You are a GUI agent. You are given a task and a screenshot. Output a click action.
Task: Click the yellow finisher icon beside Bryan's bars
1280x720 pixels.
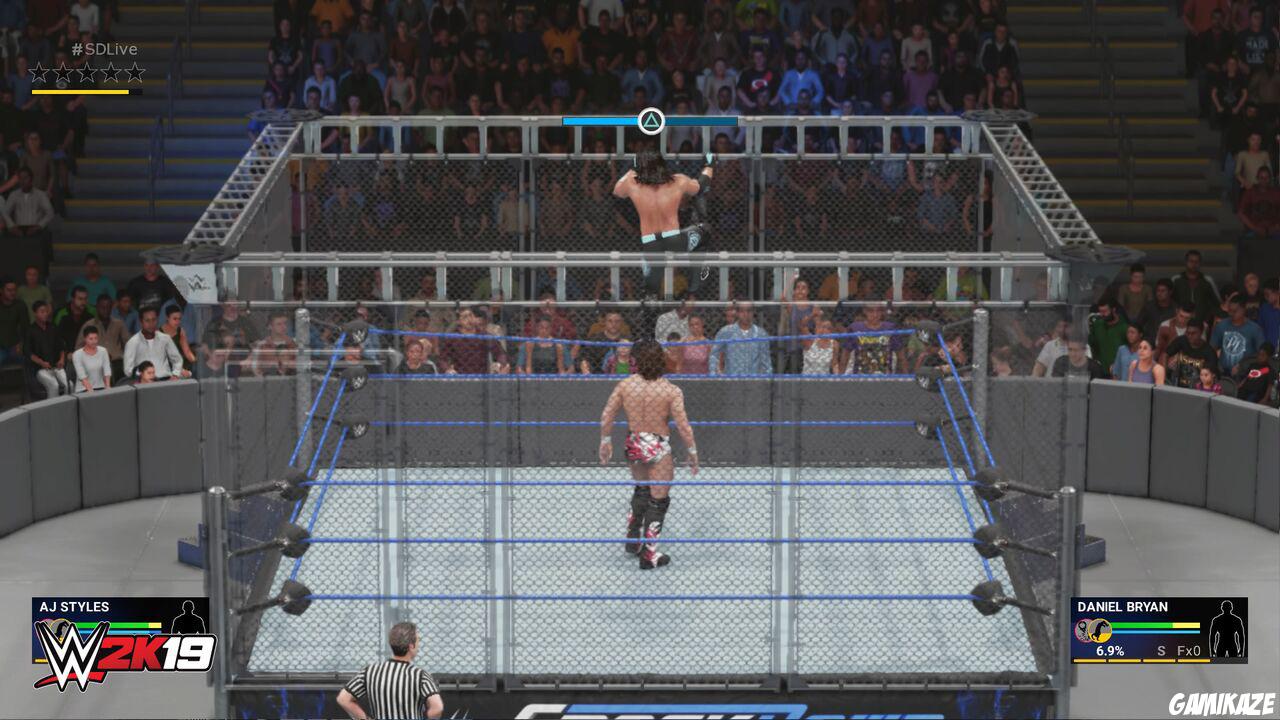pyautogui.click(x=1100, y=630)
